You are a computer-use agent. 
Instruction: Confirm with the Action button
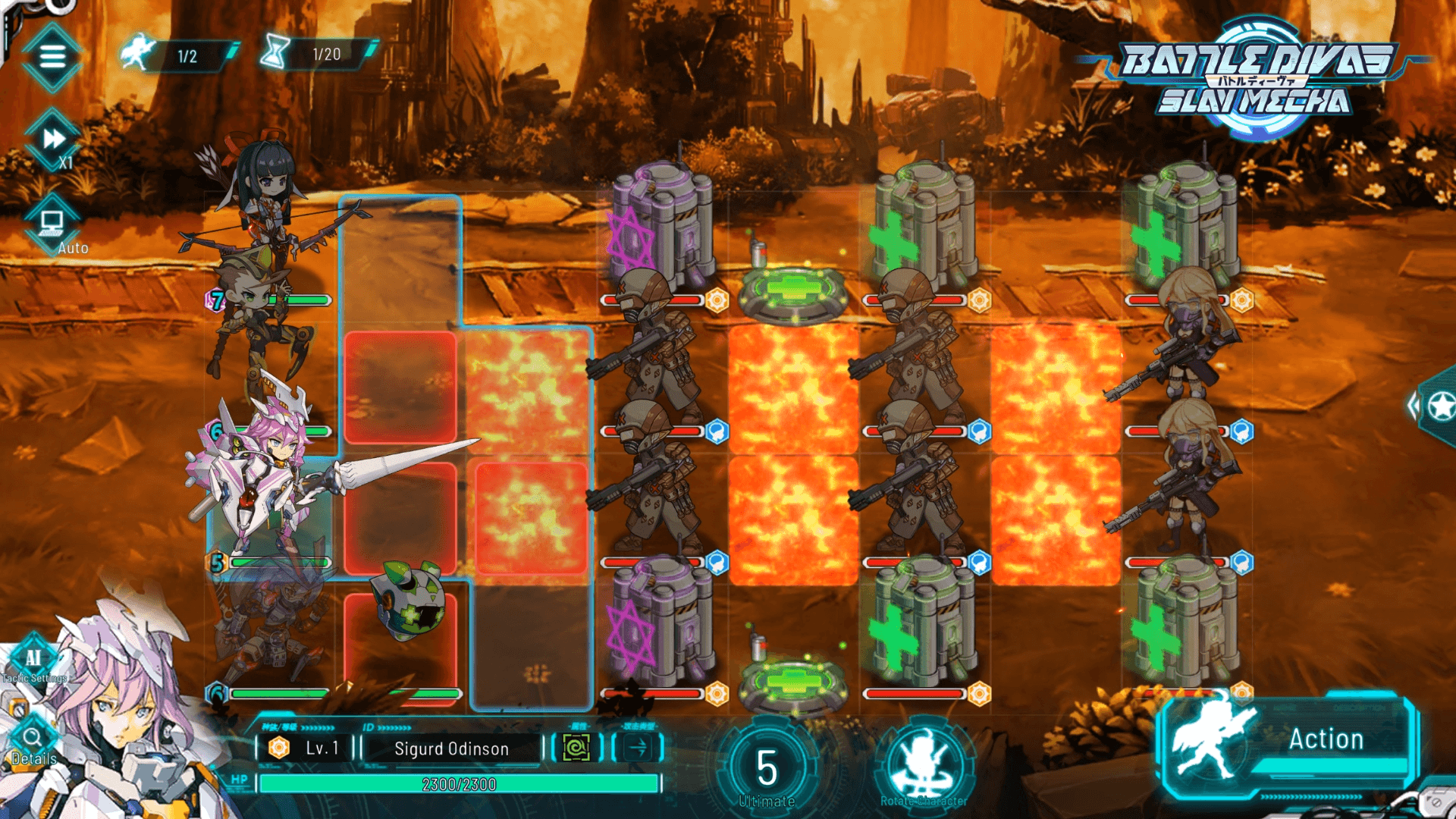1288,743
